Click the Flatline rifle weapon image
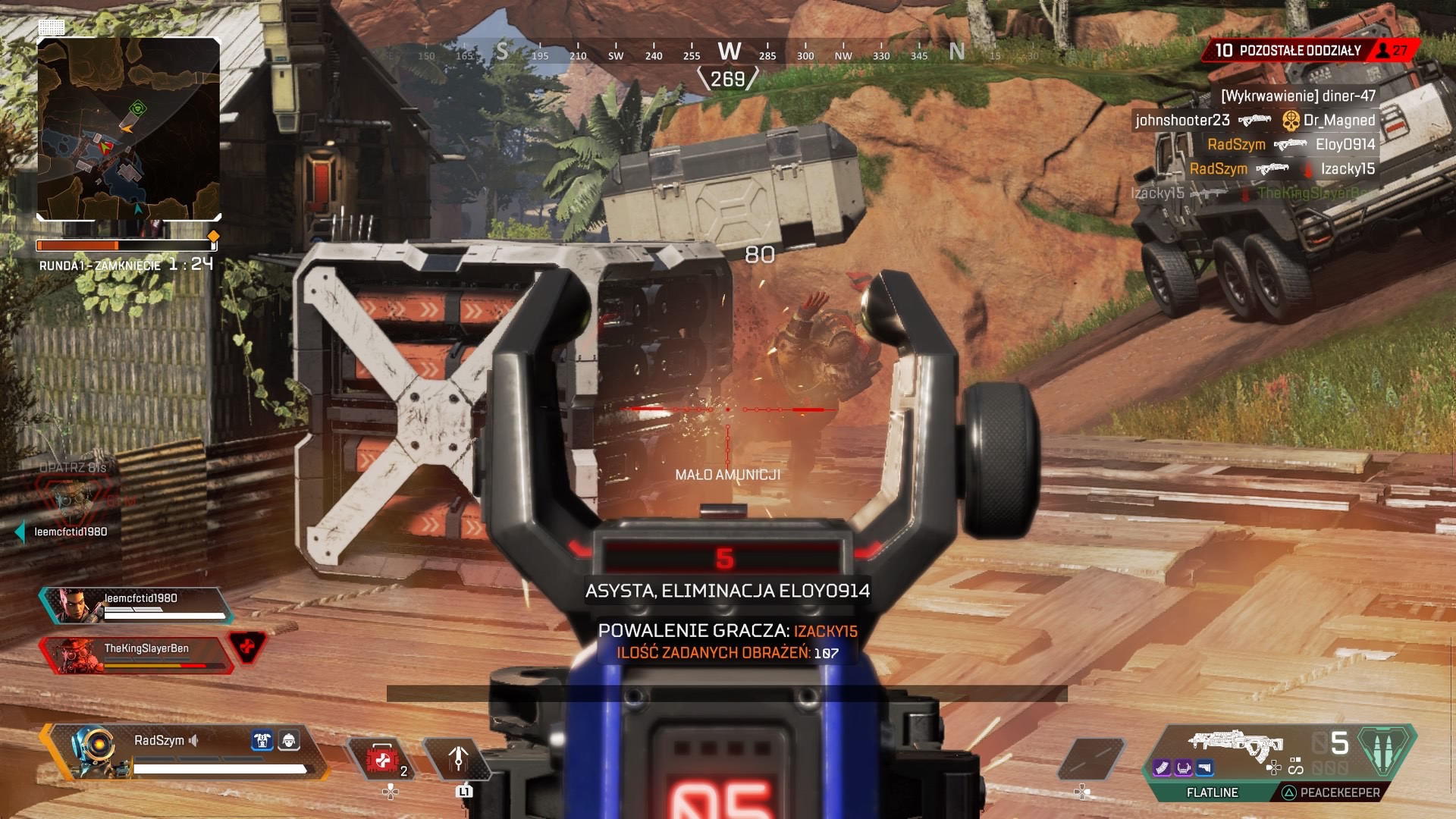The width and height of the screenshot is (1456, 819). pos(1235,743)
